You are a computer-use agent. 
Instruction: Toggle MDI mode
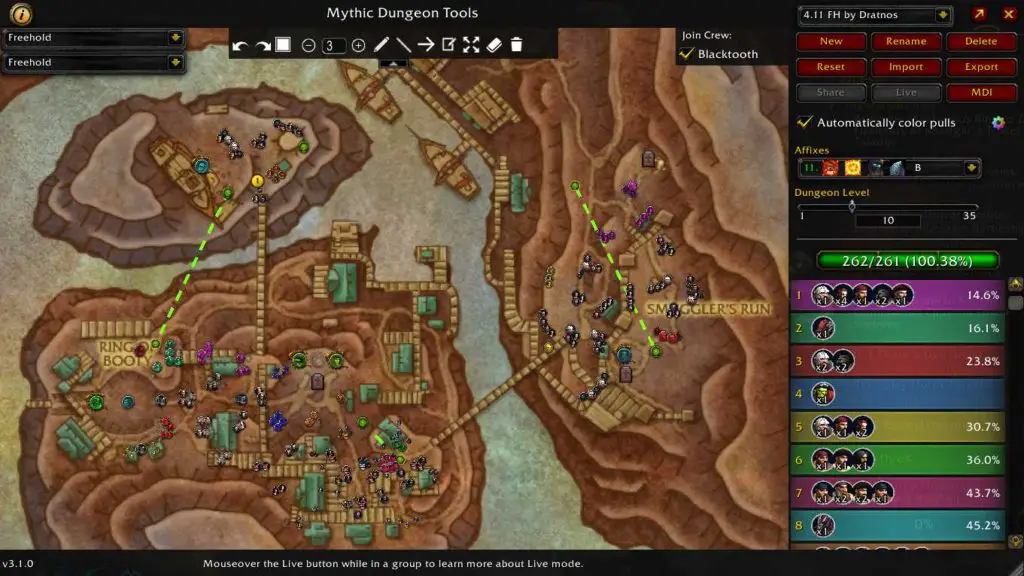click(980, 92)
